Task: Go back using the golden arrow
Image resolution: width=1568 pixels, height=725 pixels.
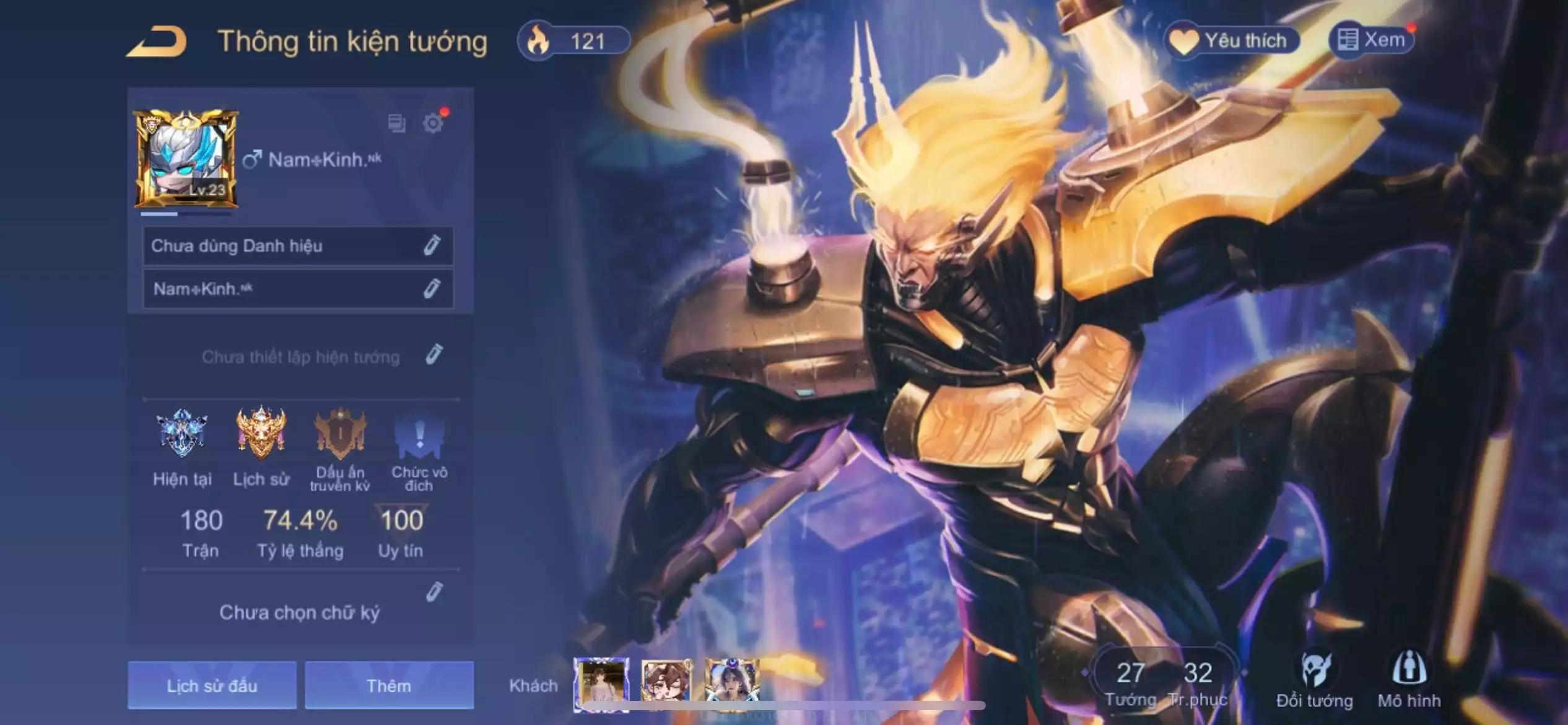Action: 157,42
